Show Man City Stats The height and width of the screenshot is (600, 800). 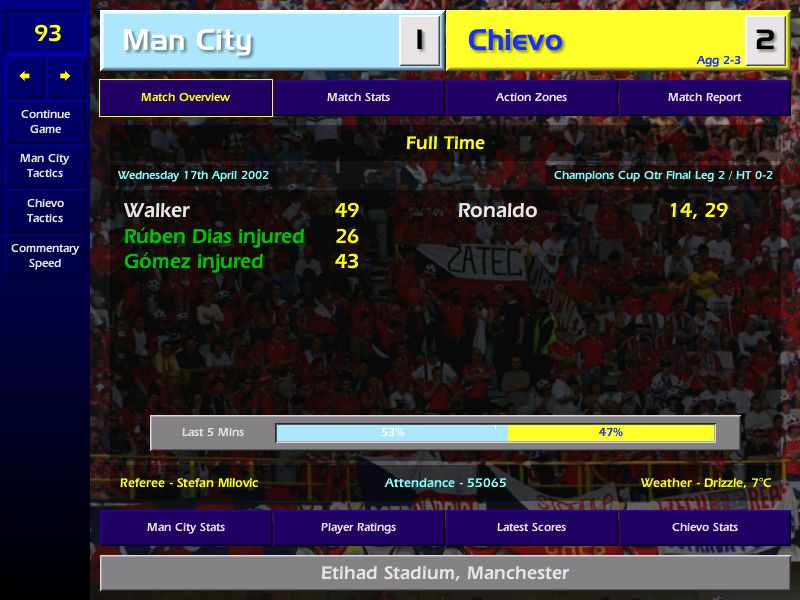pyautogui.click(x=185, y=528)
